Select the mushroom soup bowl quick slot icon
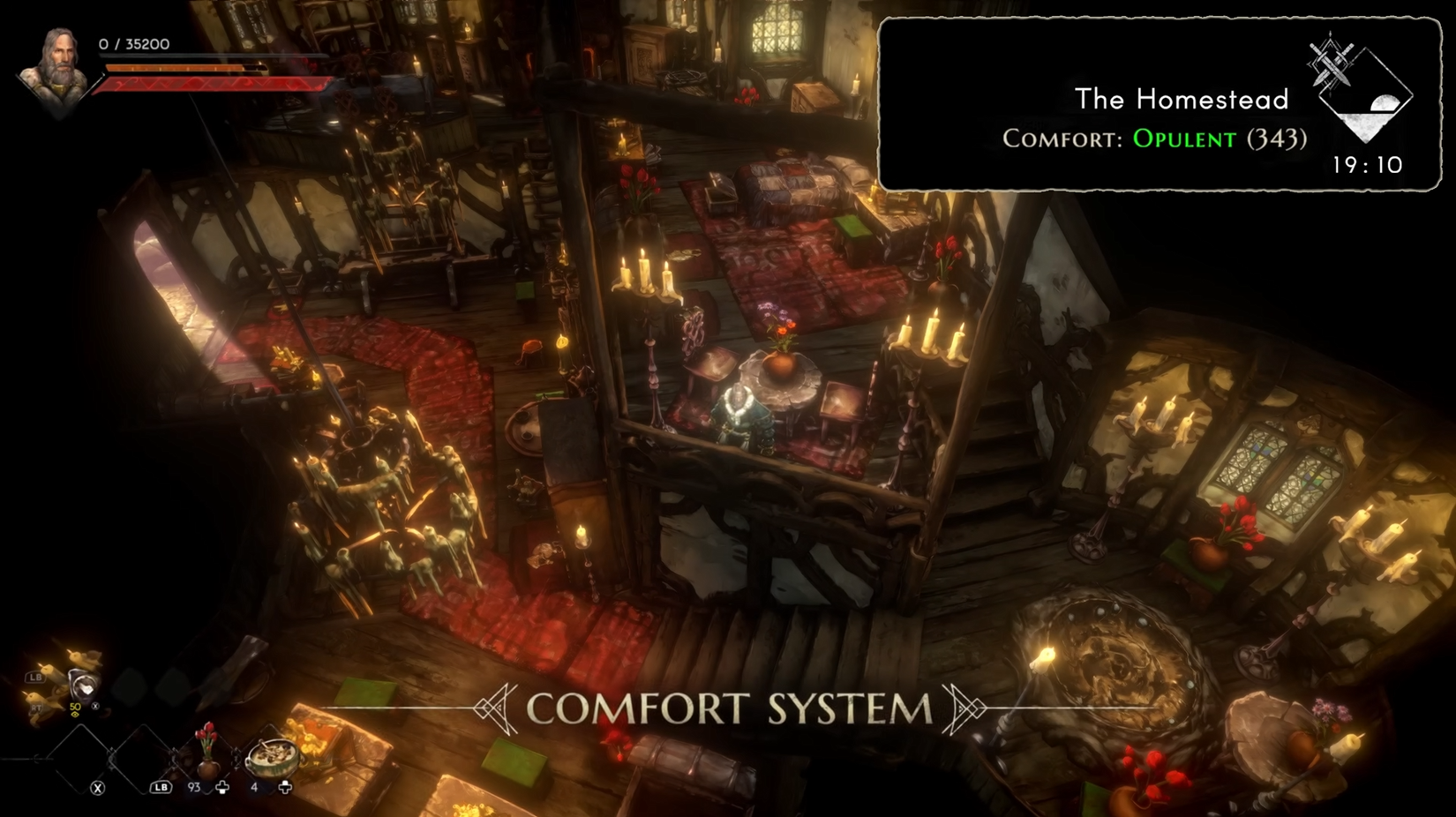This screenshot has width=1456, height=817. click(273, 757)
